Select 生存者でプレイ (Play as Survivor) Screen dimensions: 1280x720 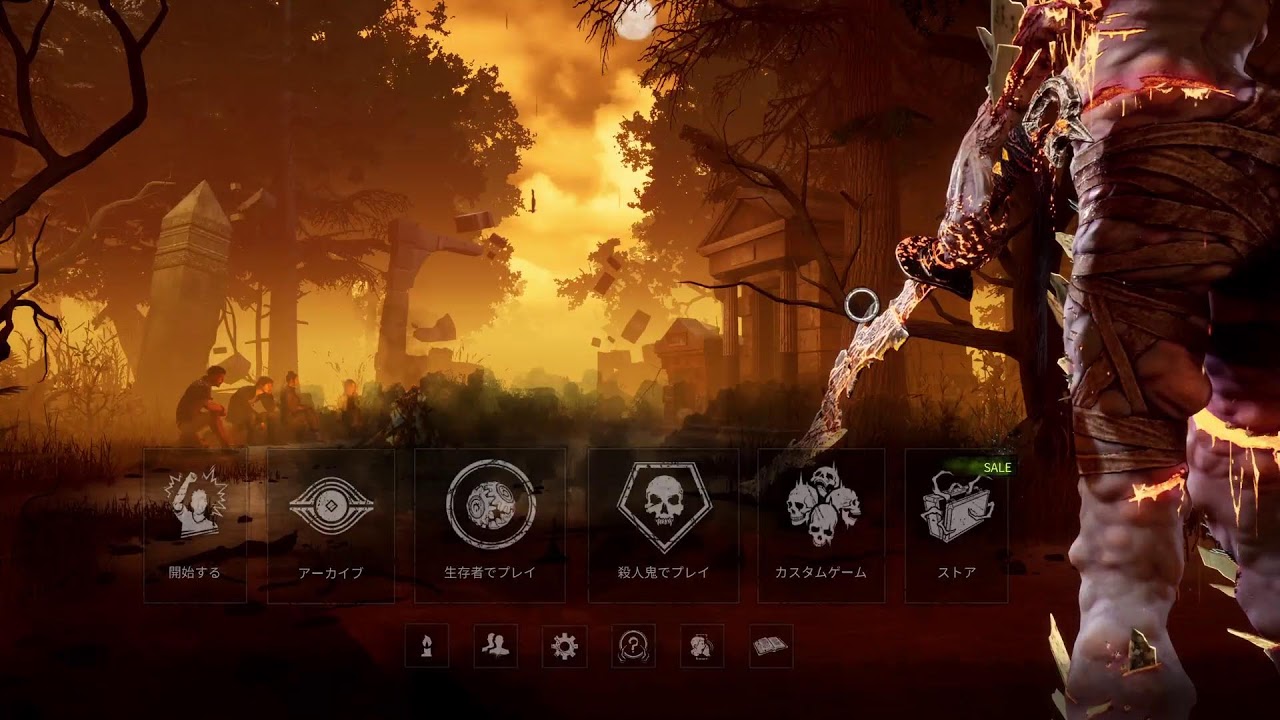point(490,525)
